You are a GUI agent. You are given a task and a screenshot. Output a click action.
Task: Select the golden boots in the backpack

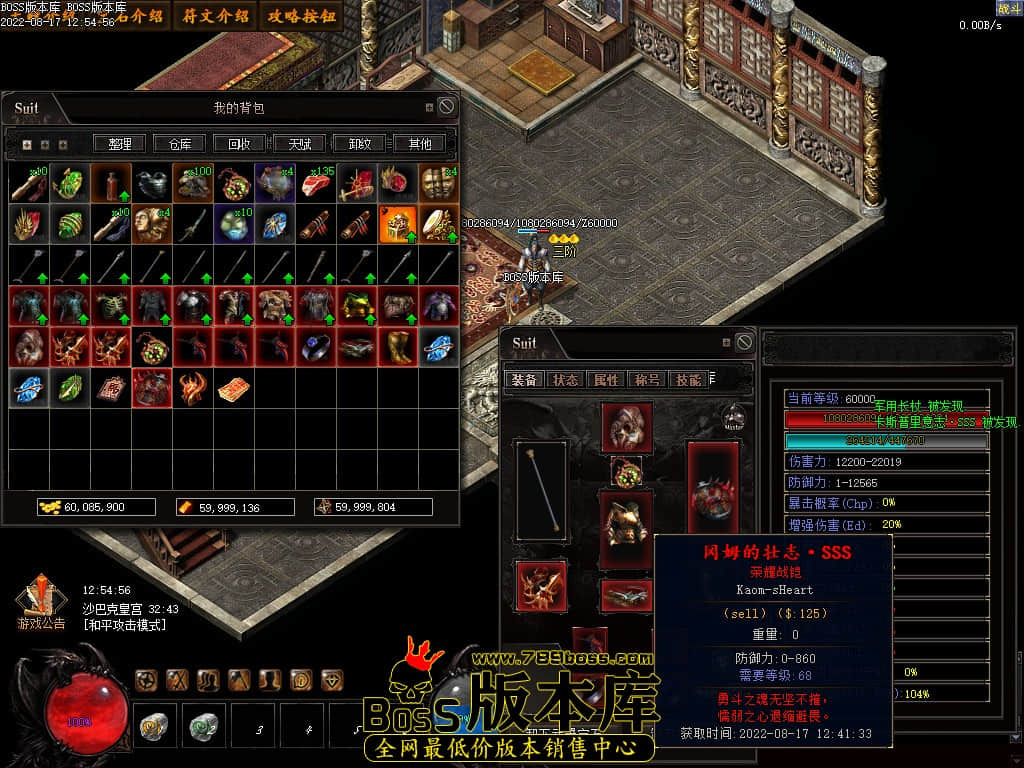398,346
